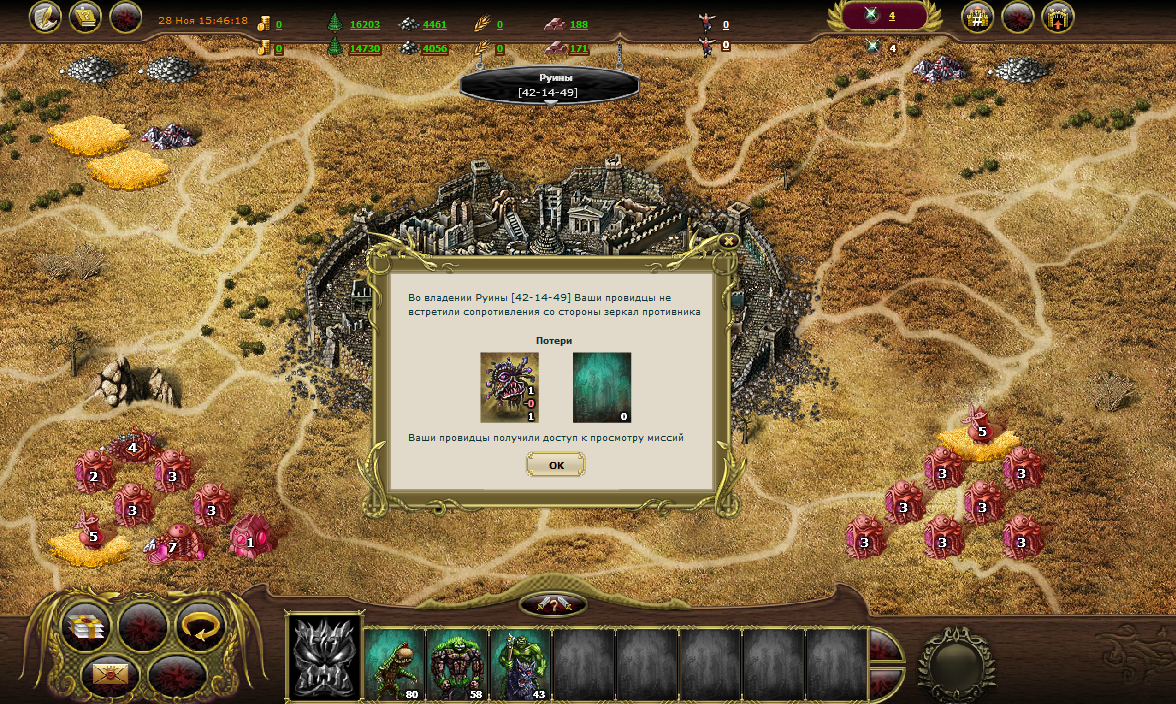Screen dimensions: 1176x704
Task: Click the wood resource amount 16203
Action: 364,24
